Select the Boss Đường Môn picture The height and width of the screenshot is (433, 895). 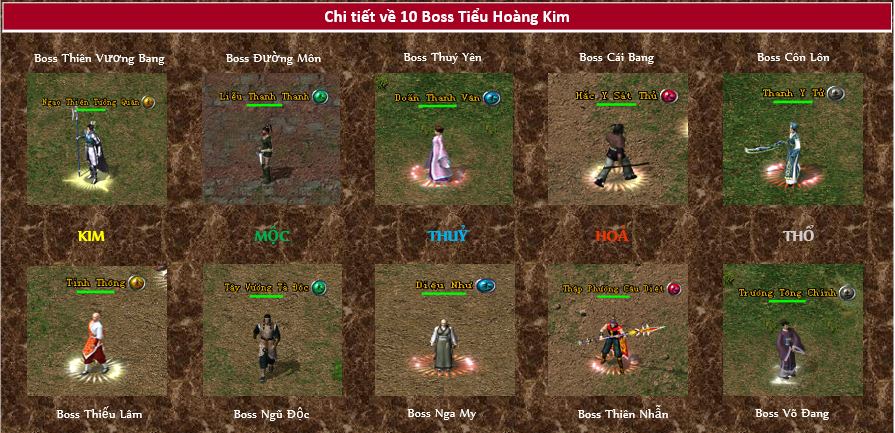pos(272,140)
